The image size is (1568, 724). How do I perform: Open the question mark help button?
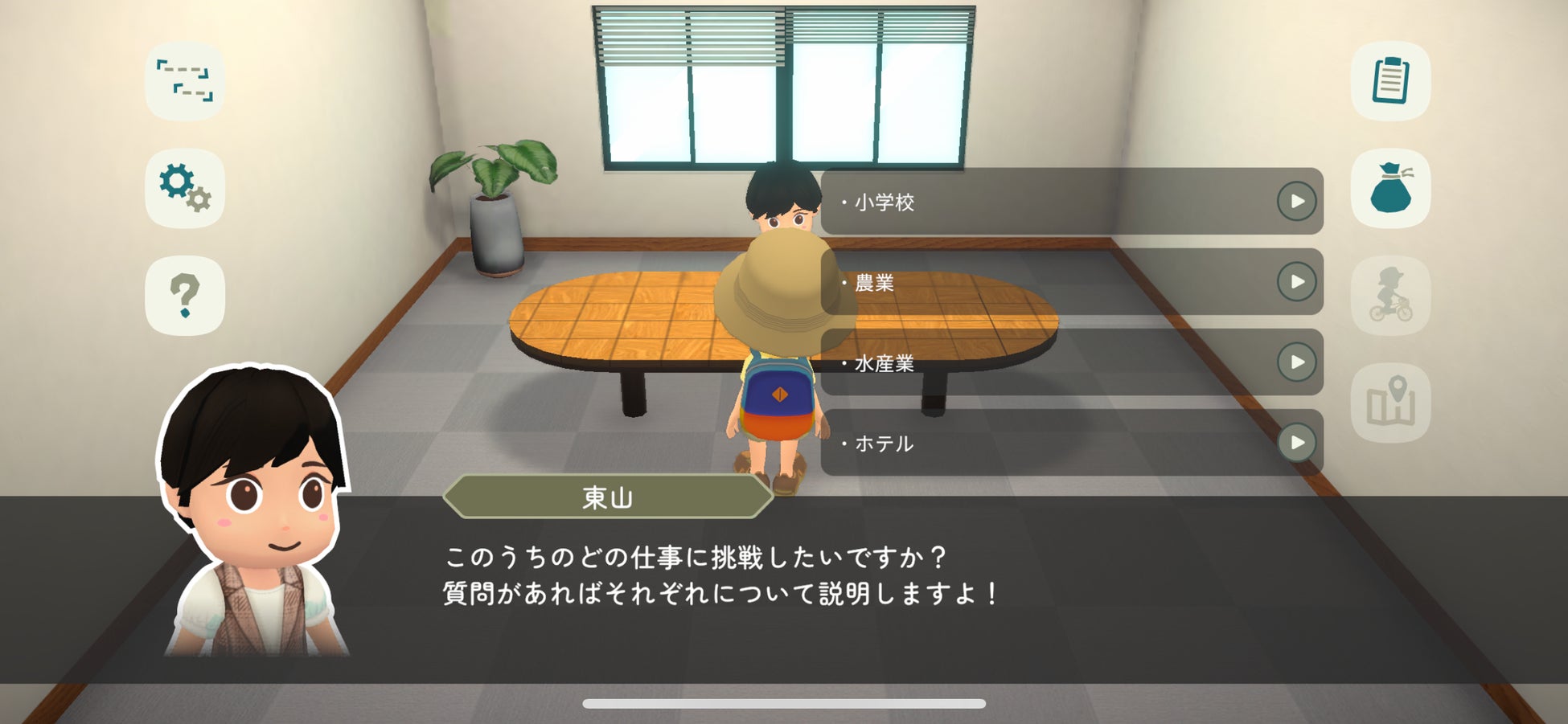point(185,295)
